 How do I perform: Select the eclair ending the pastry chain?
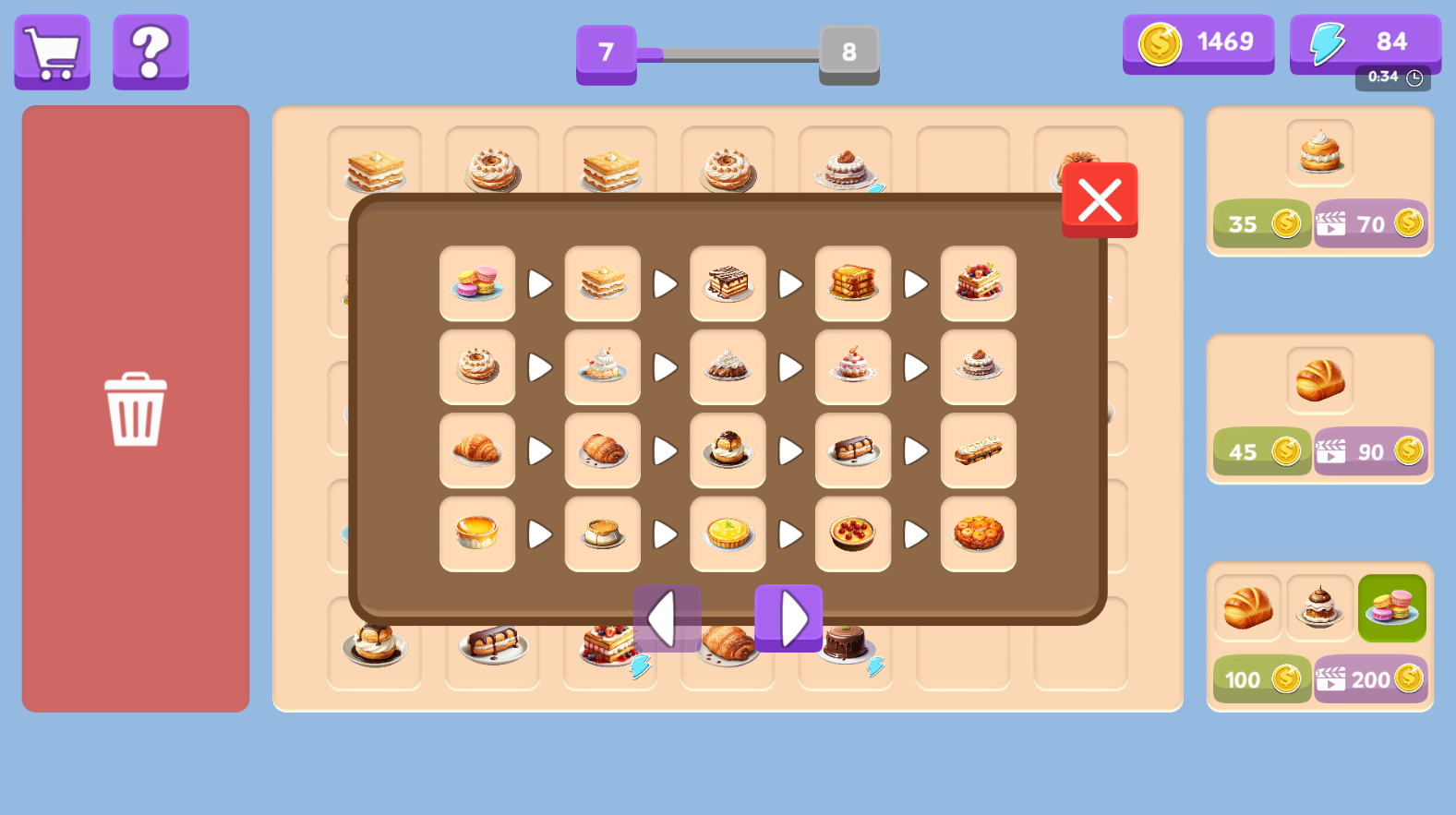978,451
